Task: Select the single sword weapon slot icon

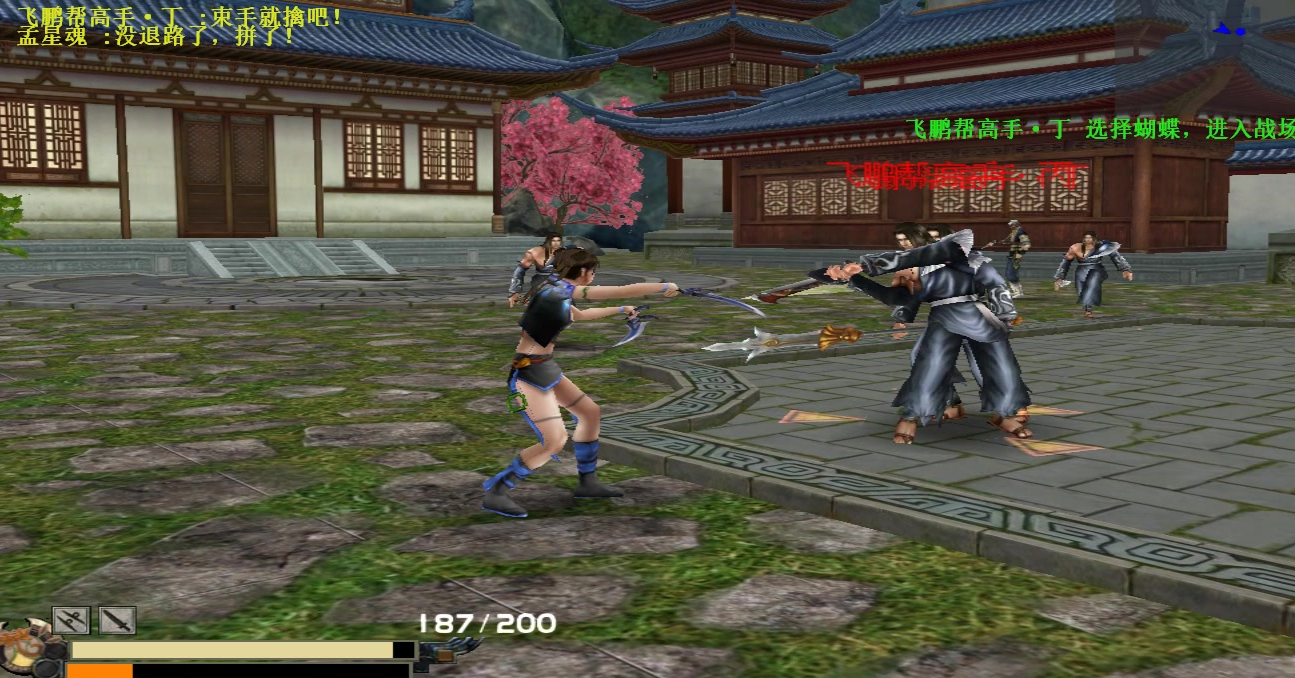Action: point(117,621)
